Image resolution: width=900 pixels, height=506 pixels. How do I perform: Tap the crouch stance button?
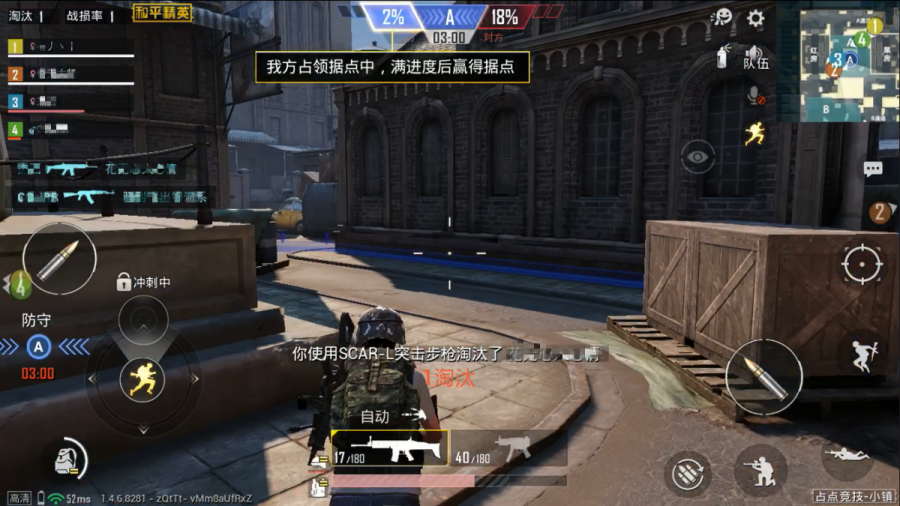click(759, 470)
